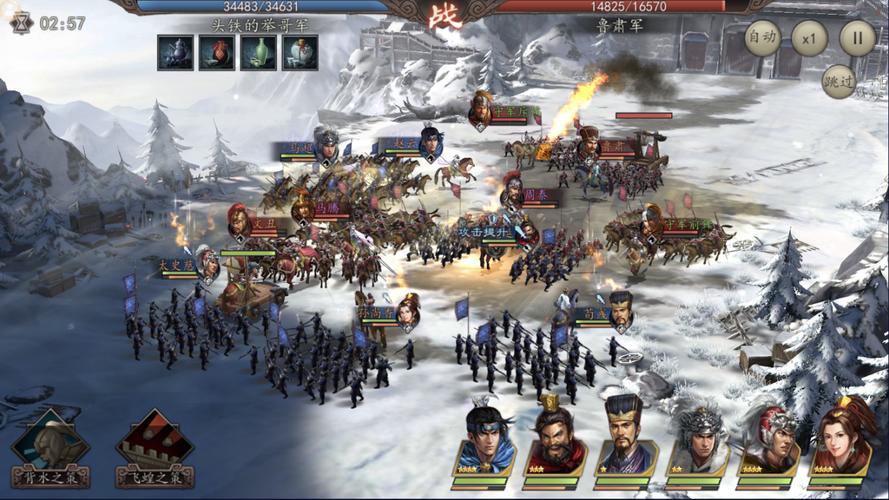Image resolution: width=889 pixels, height=500 pixels.
Task: Inspect the white red-sealed jar item
Action: tap(300, 52)
